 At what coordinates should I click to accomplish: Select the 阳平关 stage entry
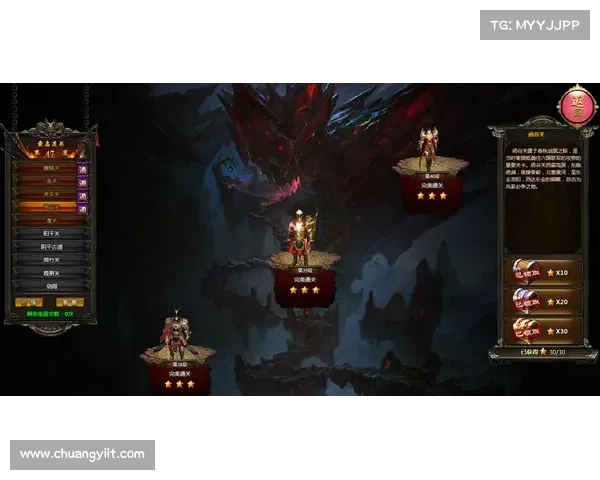point(51,233)
